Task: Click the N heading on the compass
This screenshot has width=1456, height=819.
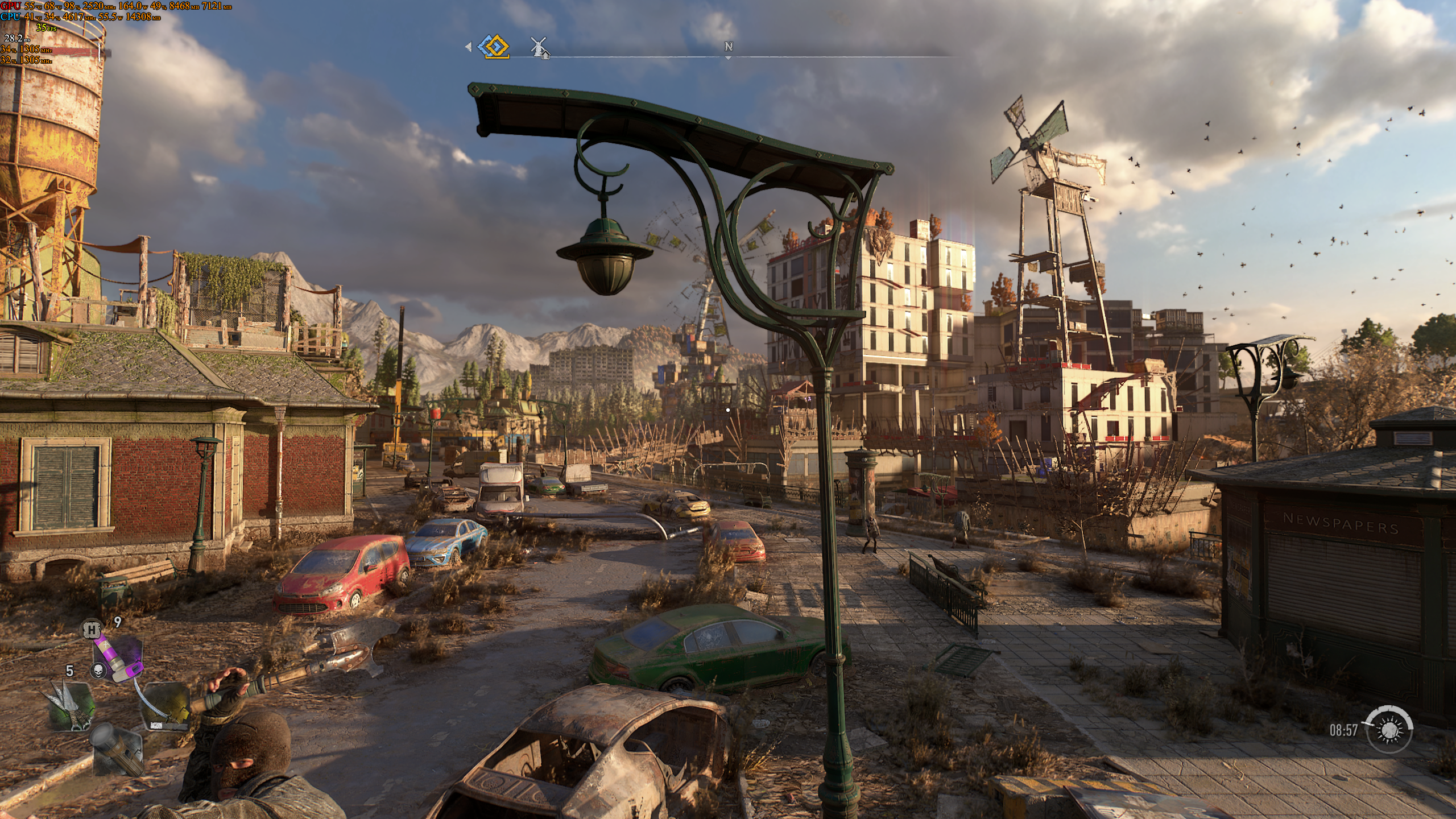Action: [728, 47]
